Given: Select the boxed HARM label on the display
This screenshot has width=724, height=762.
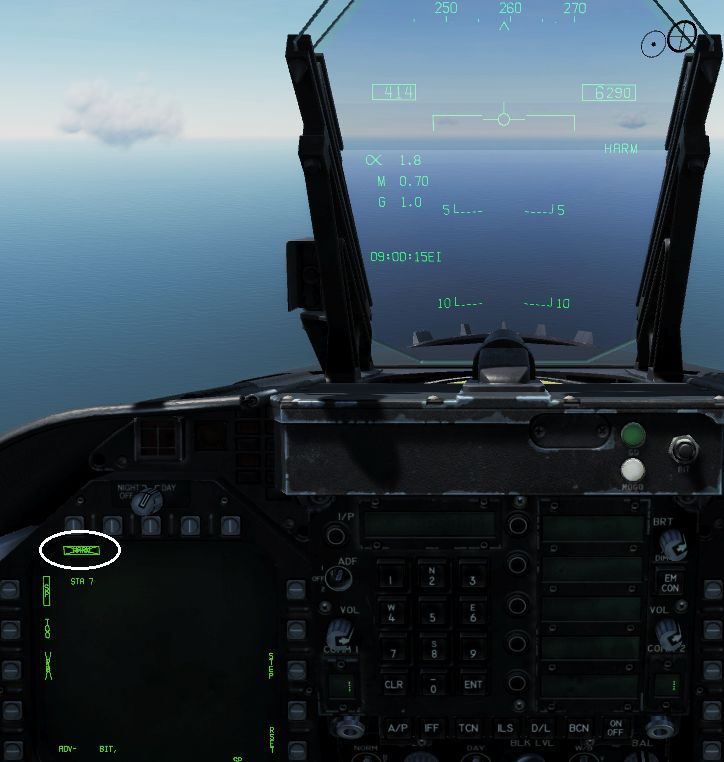Looking at the screenshot, I should (x=79, y=550).
